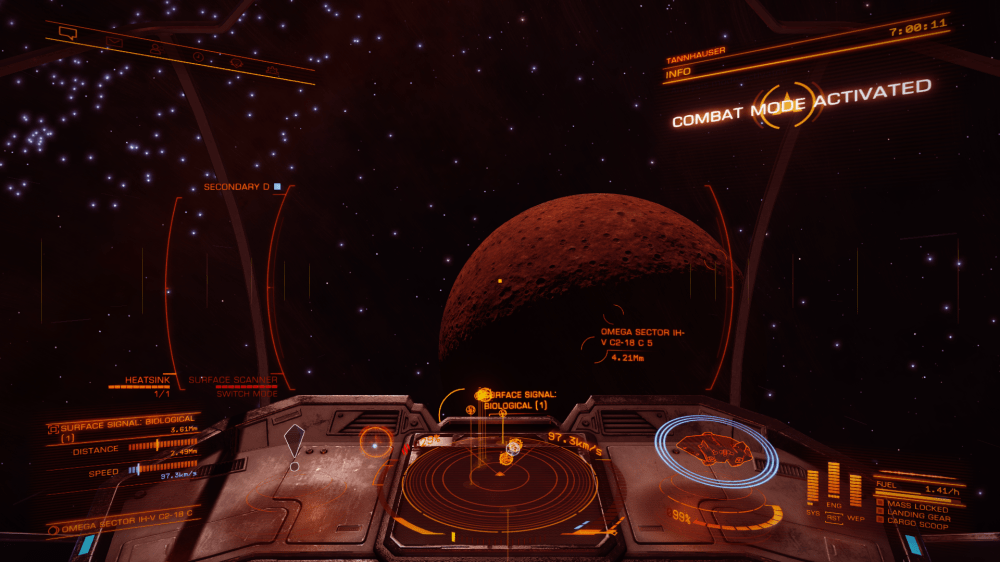
Task: Open the gear settings comms tab
Action: [236, 61]
